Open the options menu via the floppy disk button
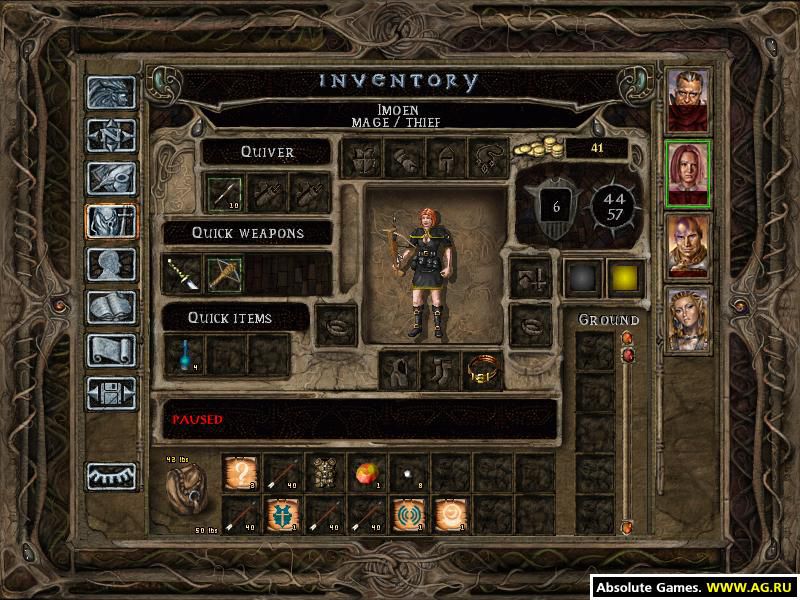The image size is (800, 600). tap(110, 394)
